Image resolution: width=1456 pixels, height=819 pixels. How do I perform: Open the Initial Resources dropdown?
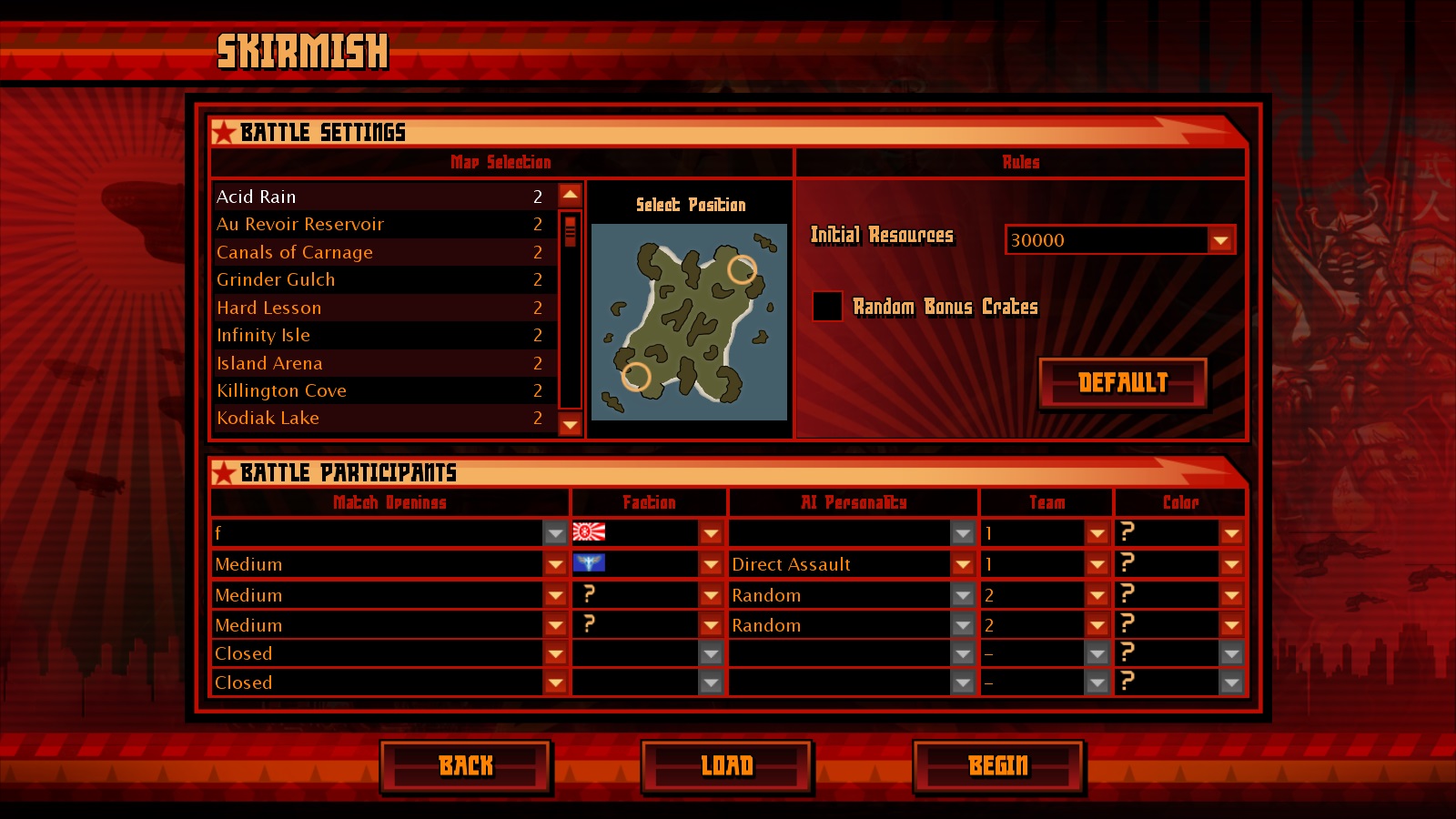pyautogui.click(x=1220, y=240)
